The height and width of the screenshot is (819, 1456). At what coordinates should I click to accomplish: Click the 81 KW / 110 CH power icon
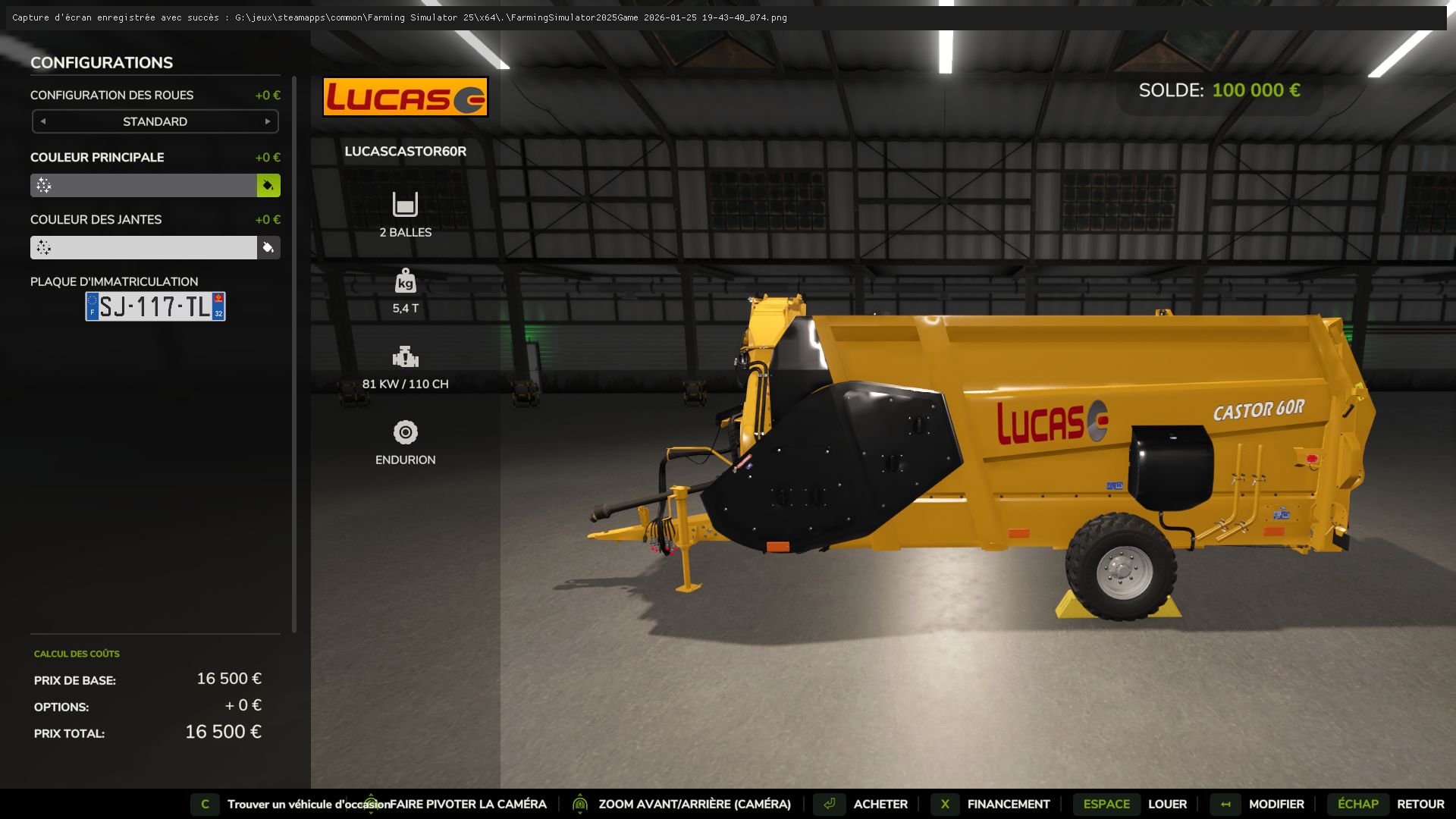click(406, 356)
